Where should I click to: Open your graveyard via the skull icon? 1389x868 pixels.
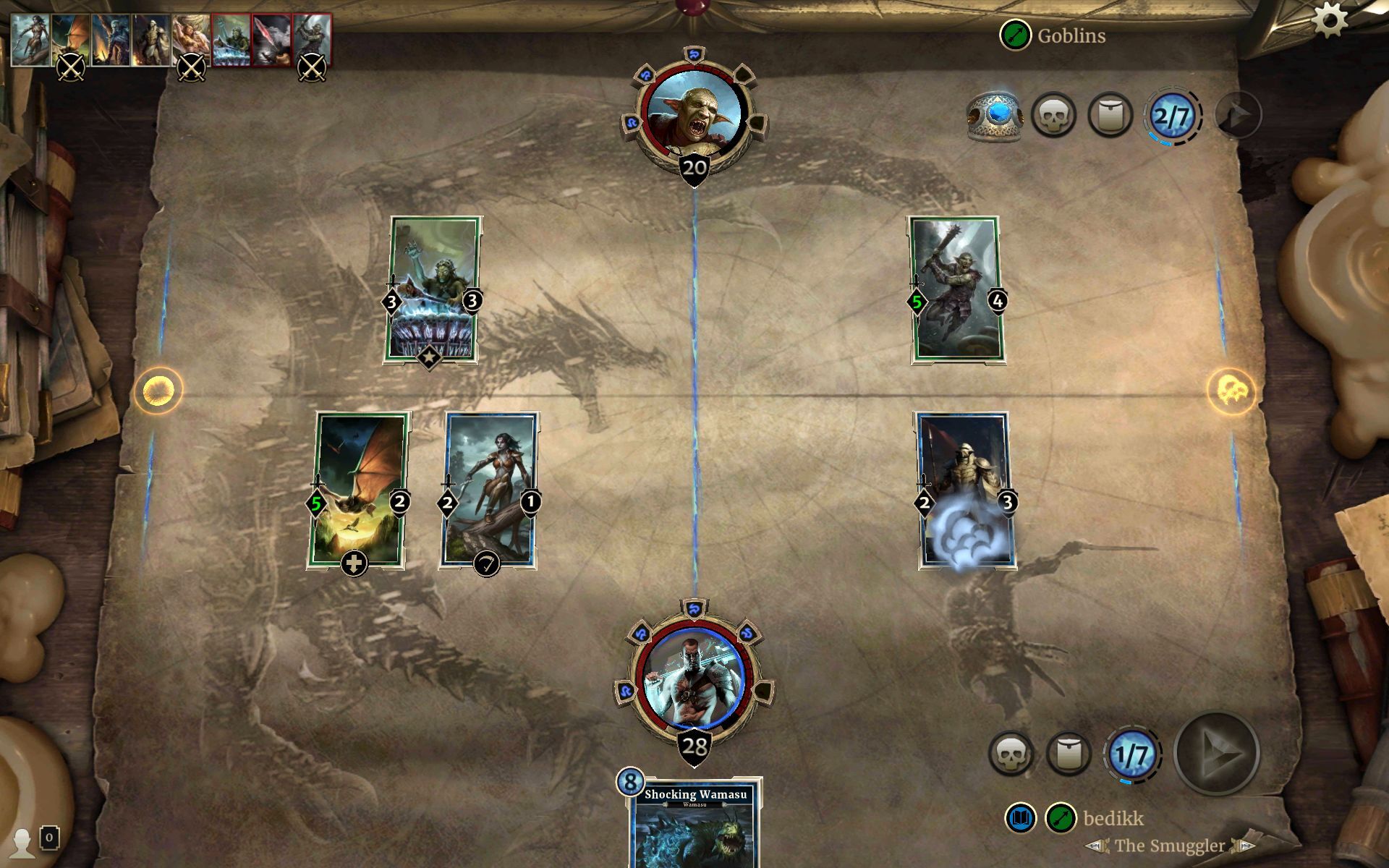(x=1012, y=752)
